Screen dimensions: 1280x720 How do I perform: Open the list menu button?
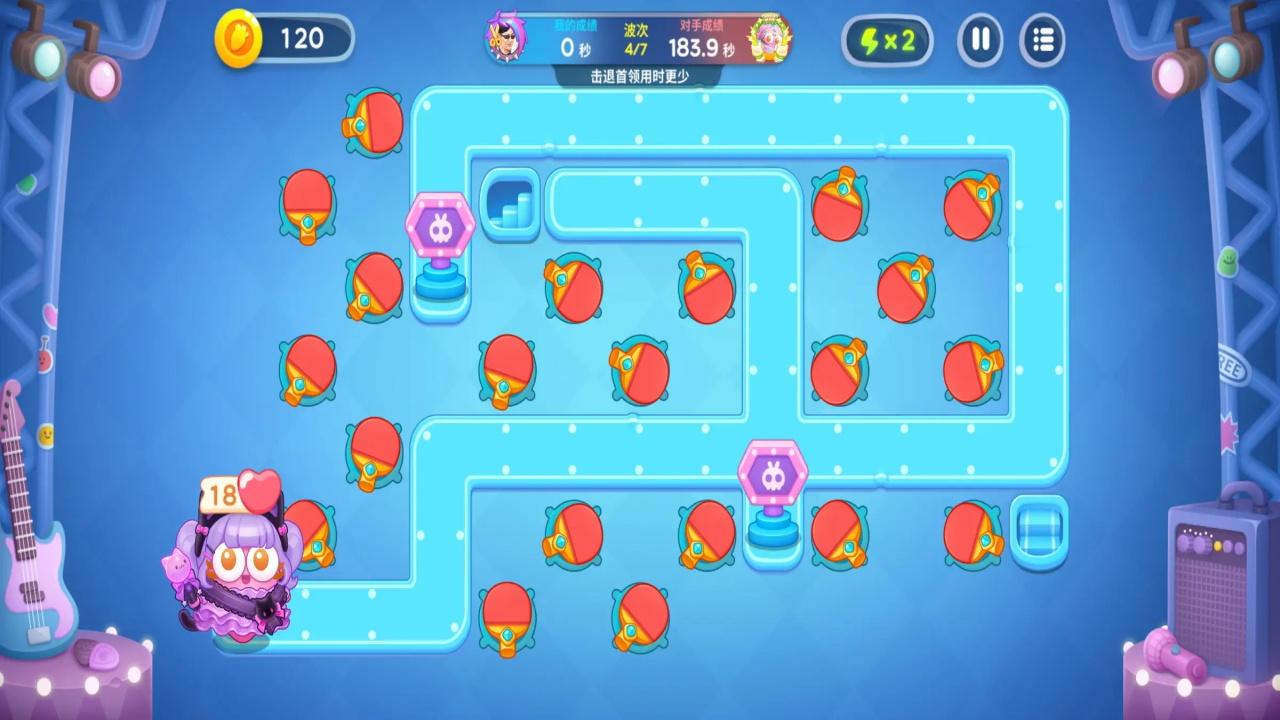tap(1042, 41)
